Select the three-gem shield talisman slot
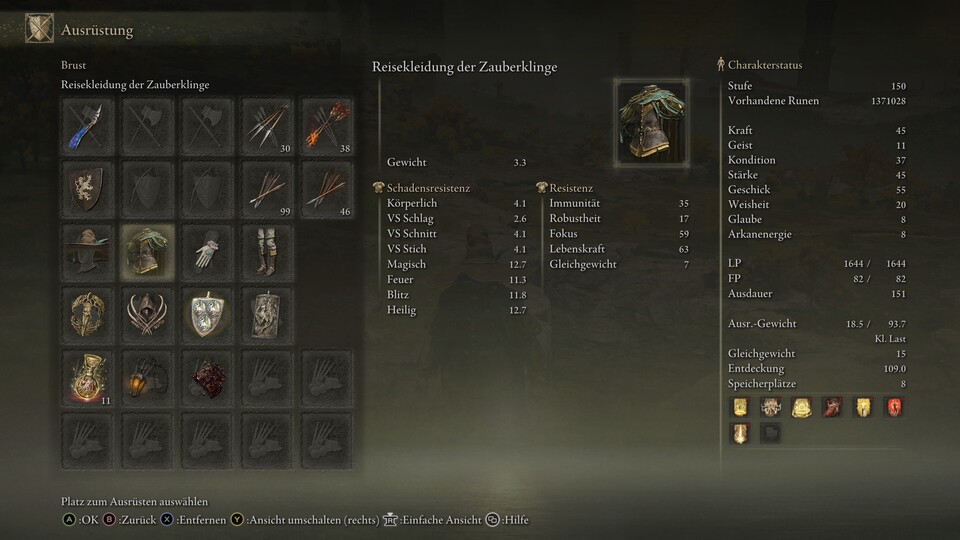 [x=207, y=313]
